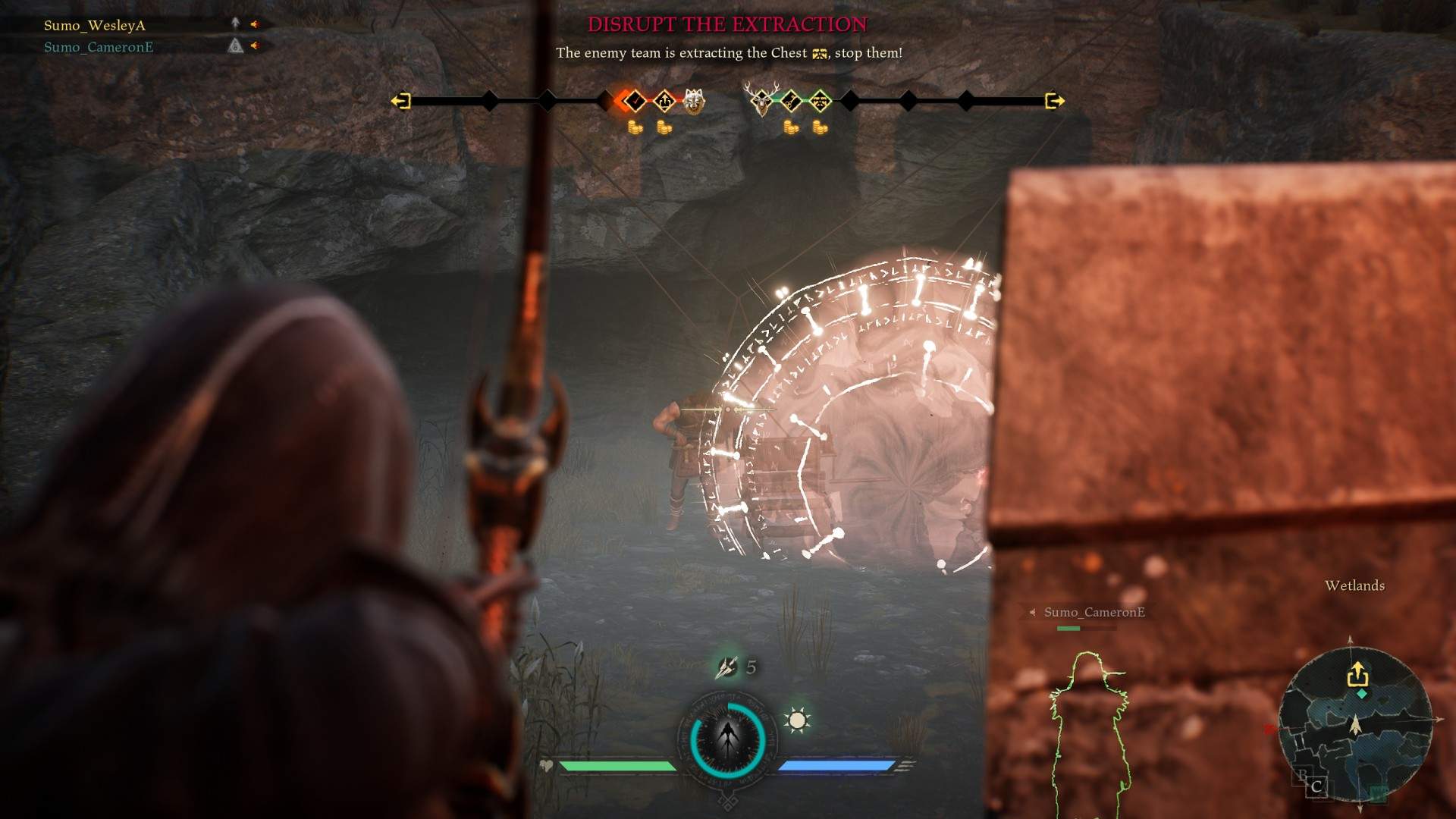The image size is (1456, 819).
Task: Click the C capture point on minimap
Action: tap(1316, 786)
